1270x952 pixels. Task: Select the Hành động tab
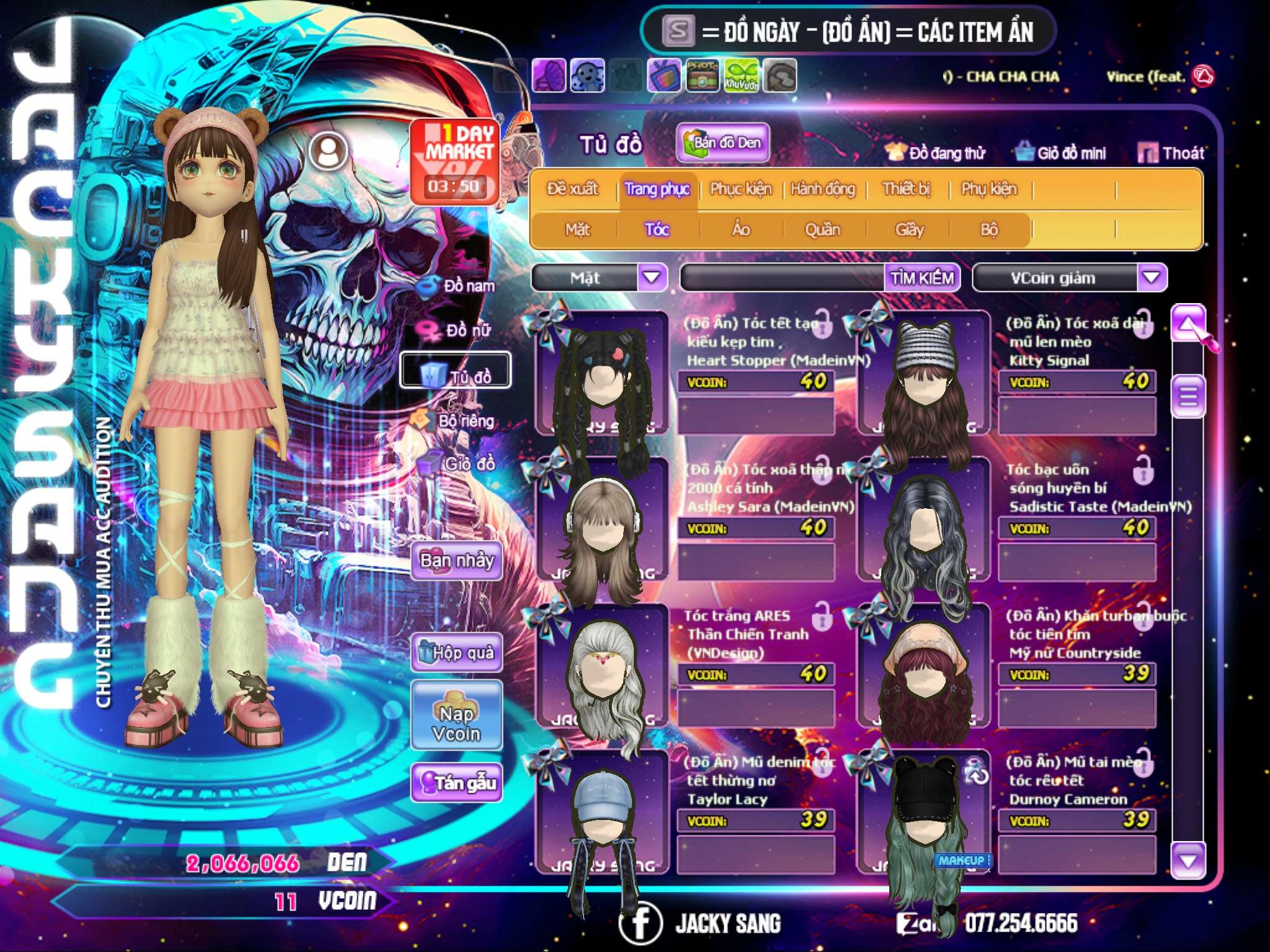[823, 189]
